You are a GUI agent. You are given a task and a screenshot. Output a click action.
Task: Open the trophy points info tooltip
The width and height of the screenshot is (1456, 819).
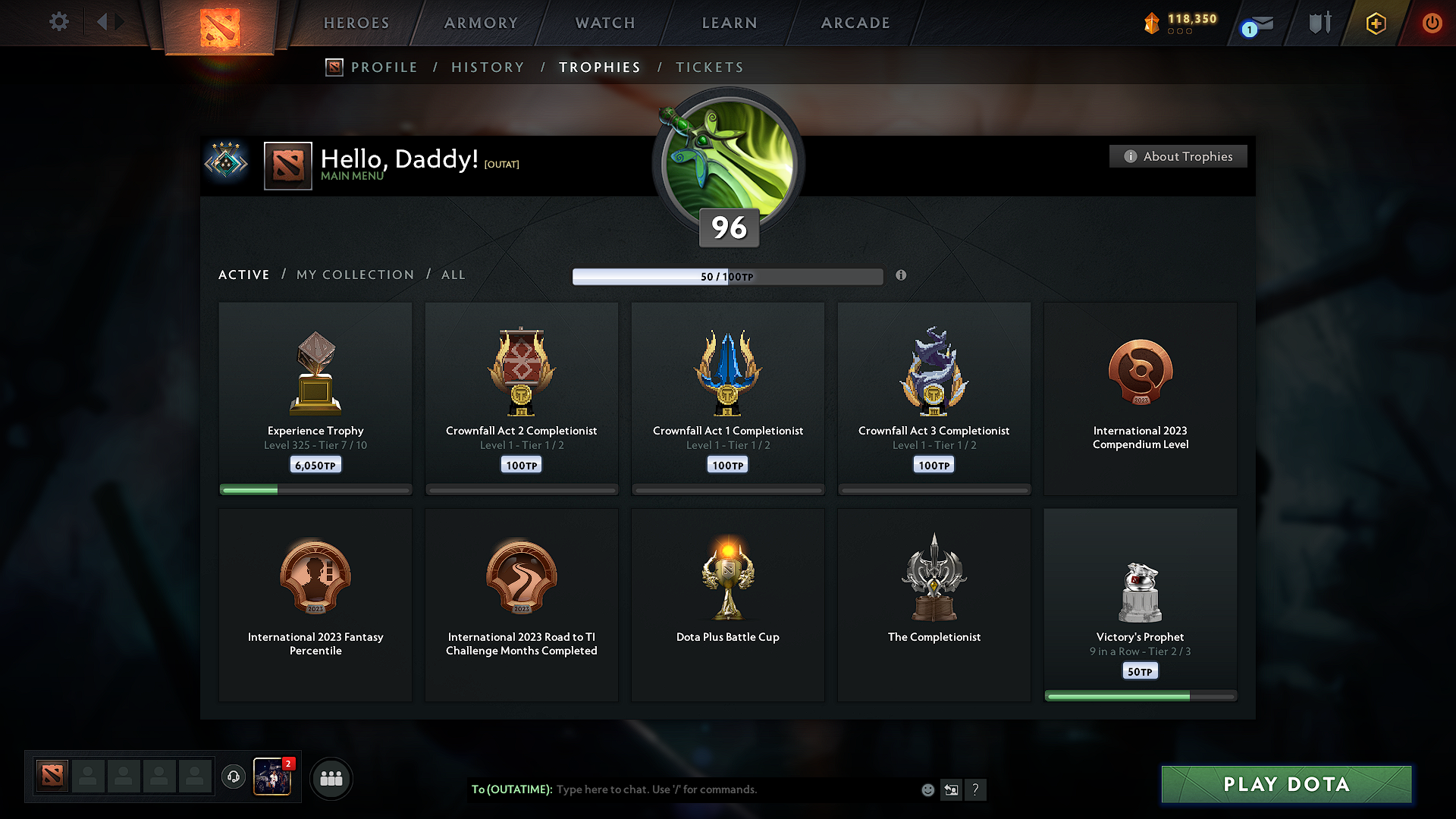pos(902,276)
